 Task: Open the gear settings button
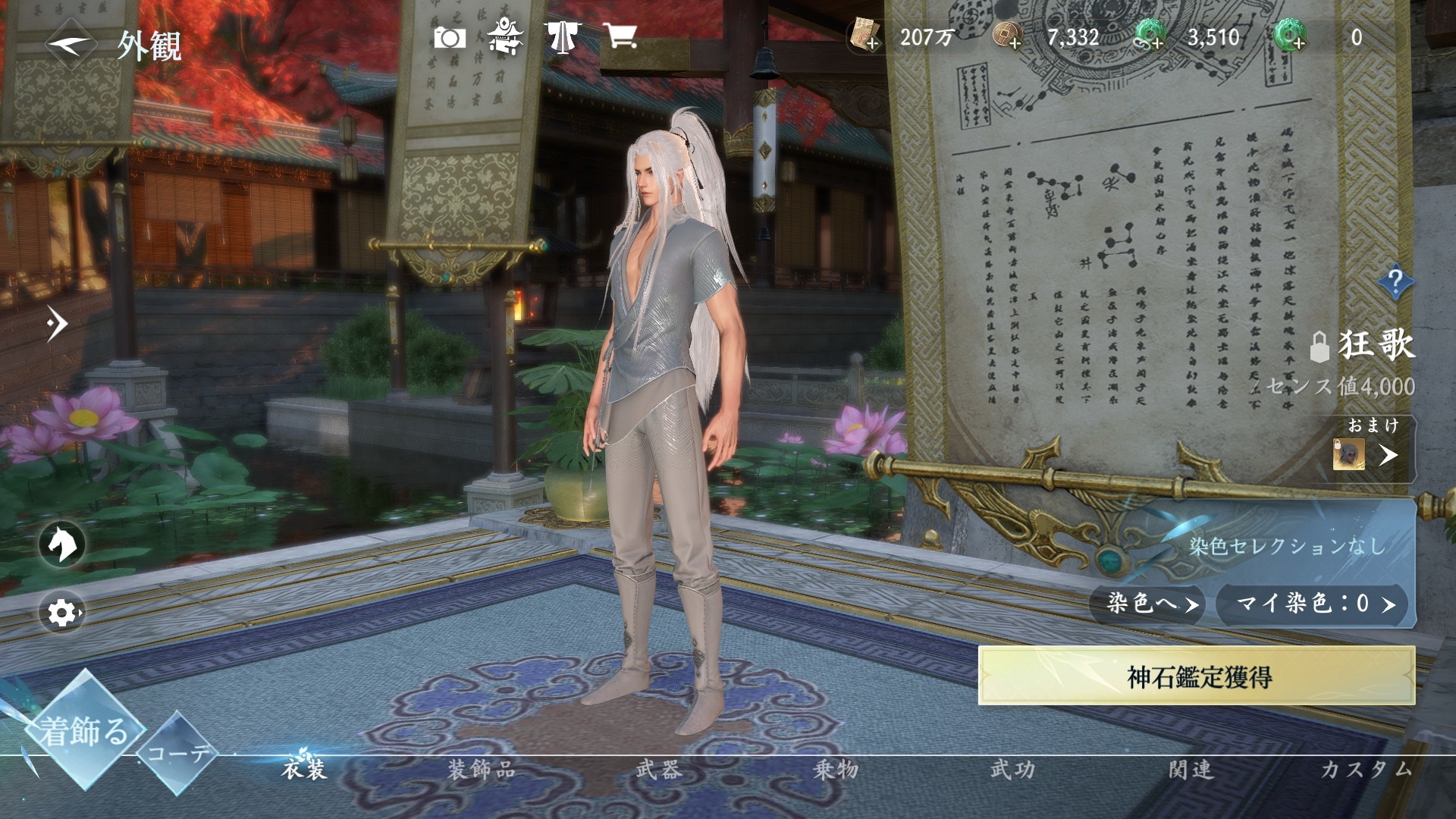[62, 612]
